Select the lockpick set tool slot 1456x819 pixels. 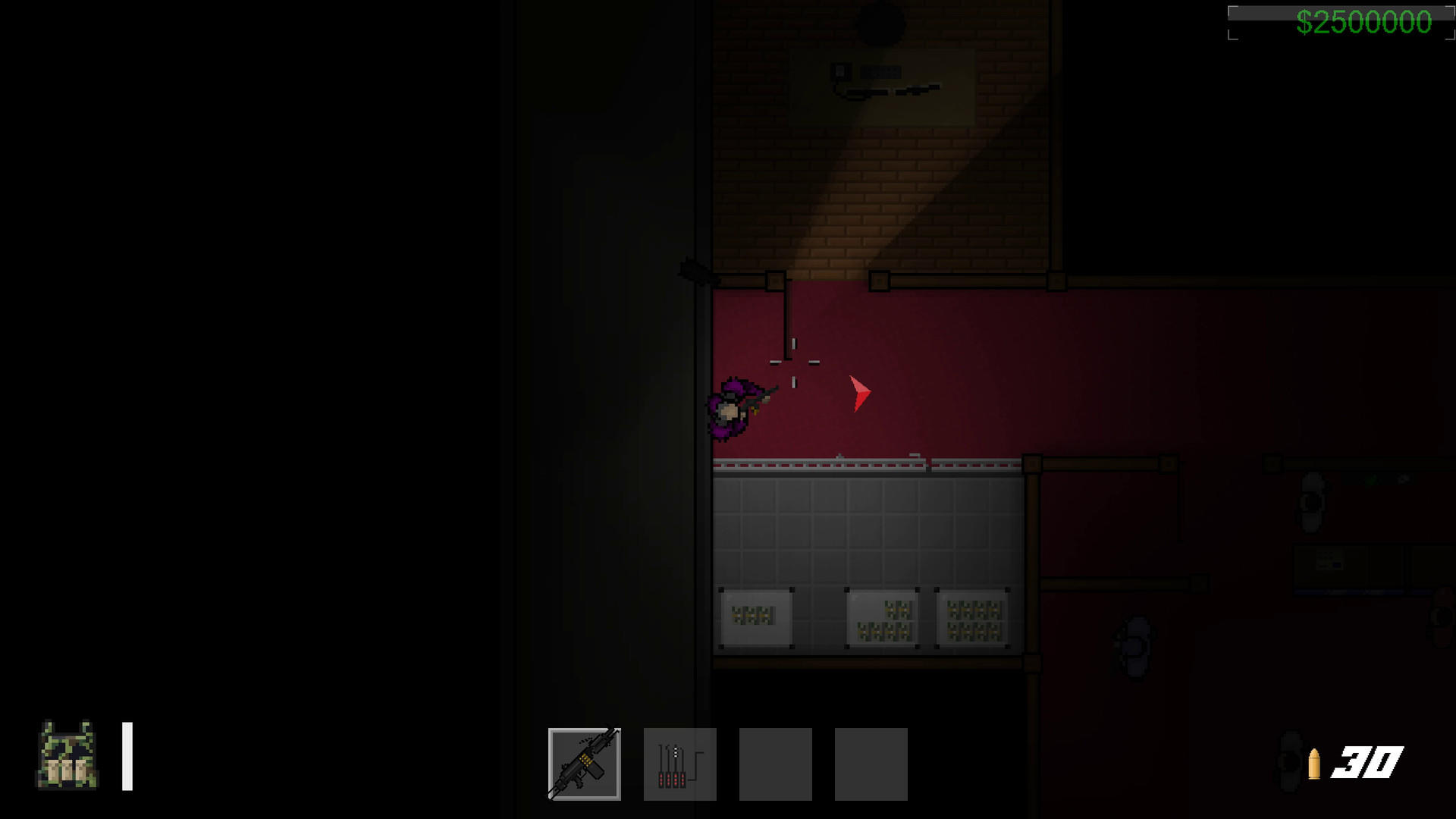[679, 762]
